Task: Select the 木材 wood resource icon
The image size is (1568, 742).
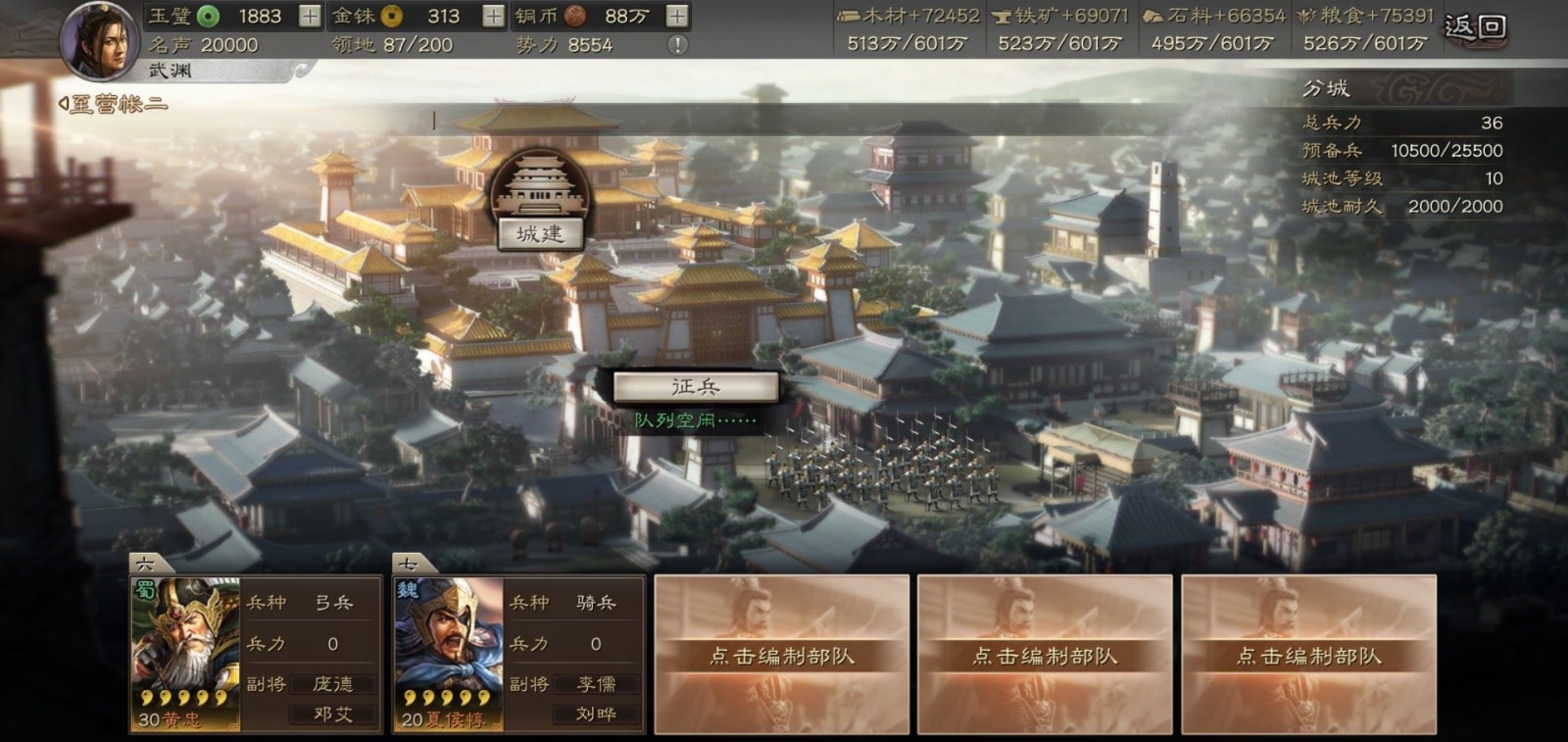Action: tap(848, 16)
